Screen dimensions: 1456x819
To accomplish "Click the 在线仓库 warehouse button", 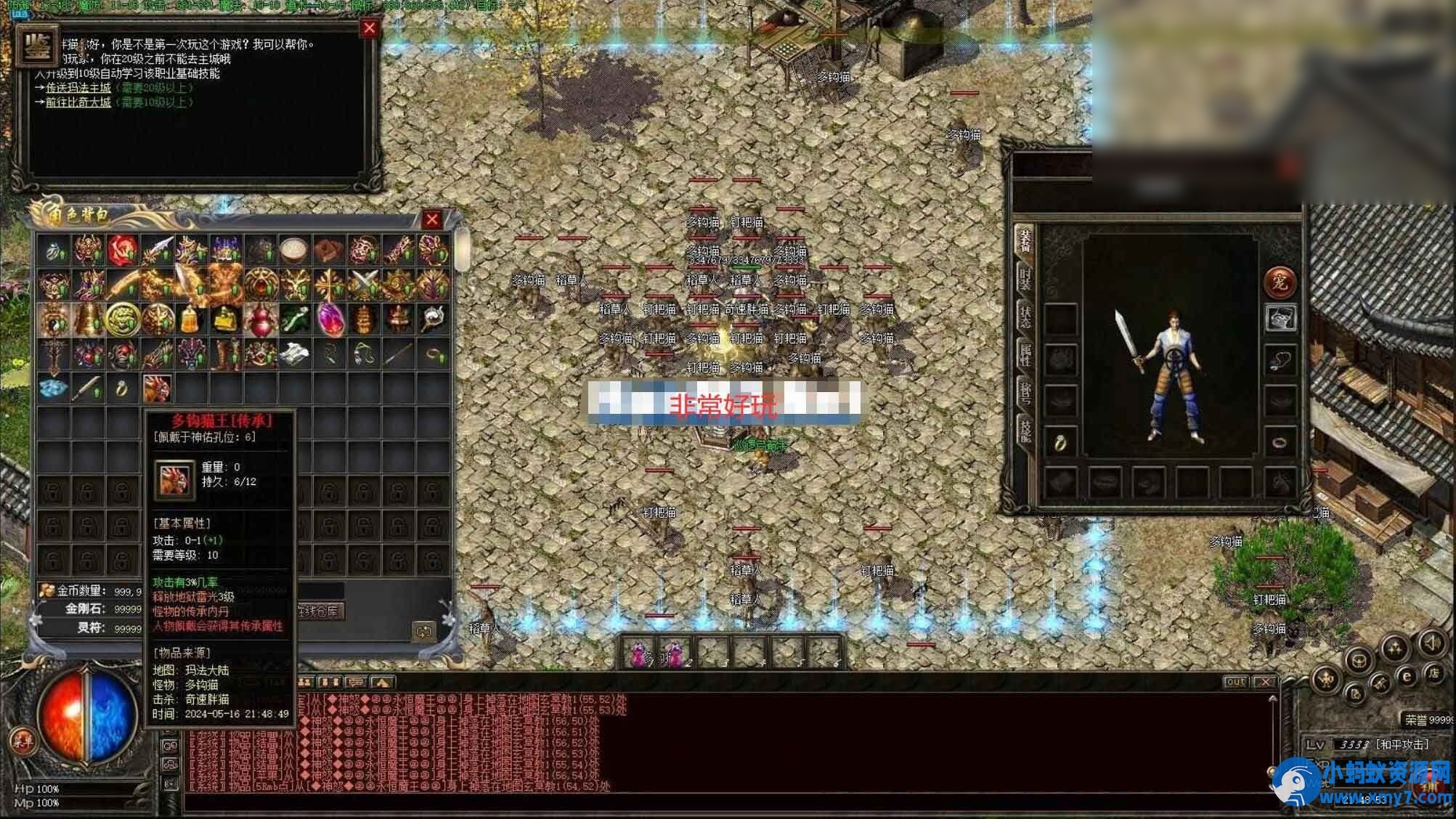I will (x=320, y=612).
